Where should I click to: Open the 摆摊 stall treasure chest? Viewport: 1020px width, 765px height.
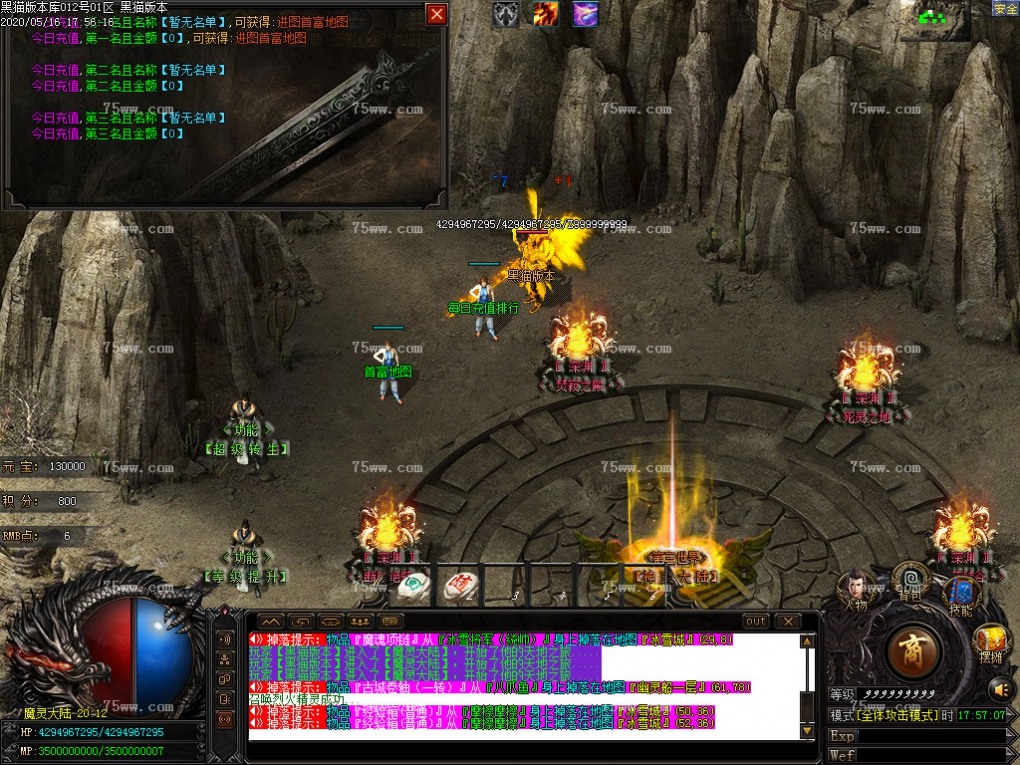pos(991,641)
